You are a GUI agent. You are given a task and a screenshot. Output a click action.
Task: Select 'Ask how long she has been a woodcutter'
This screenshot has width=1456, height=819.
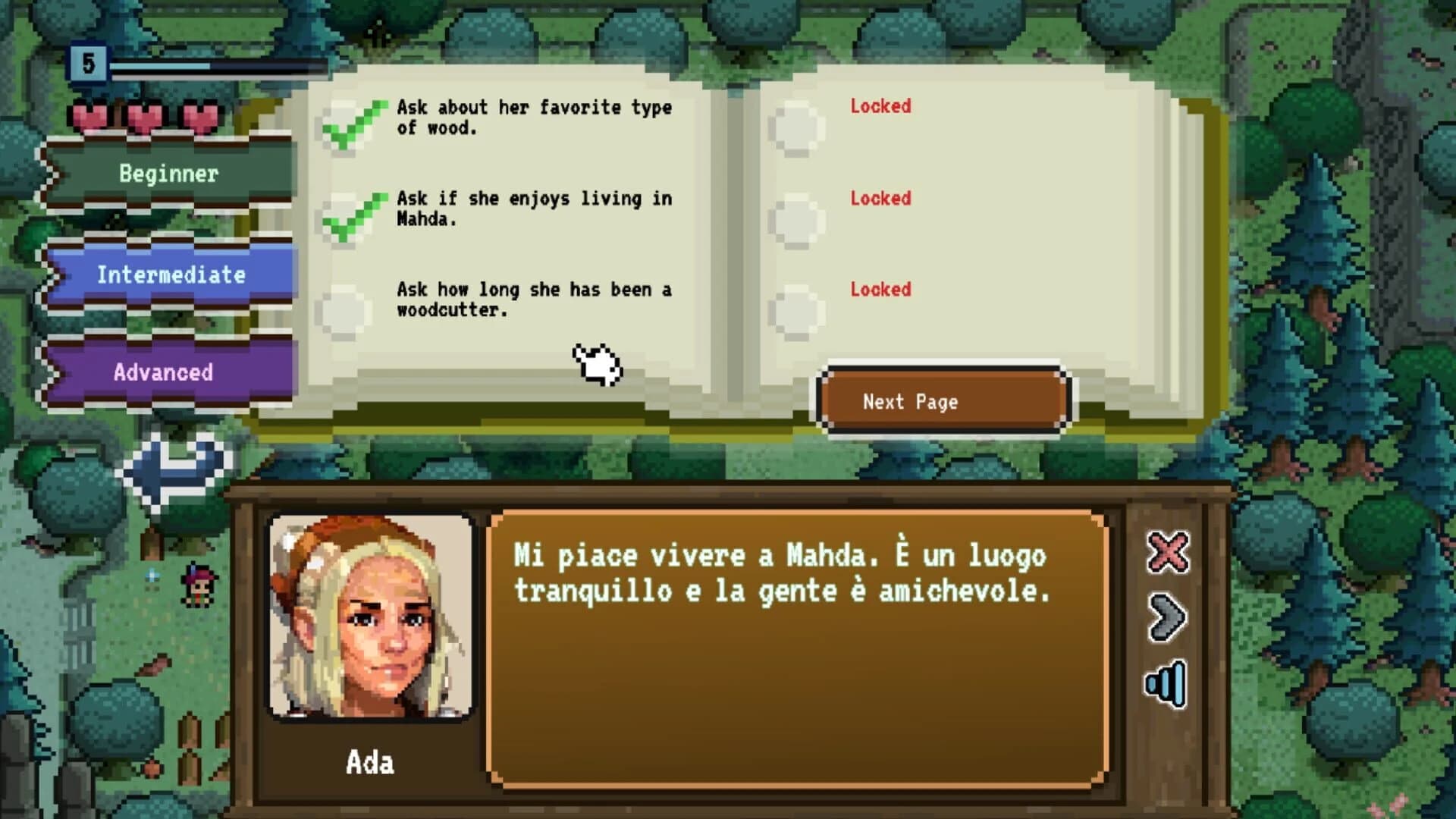click(533, 299)
